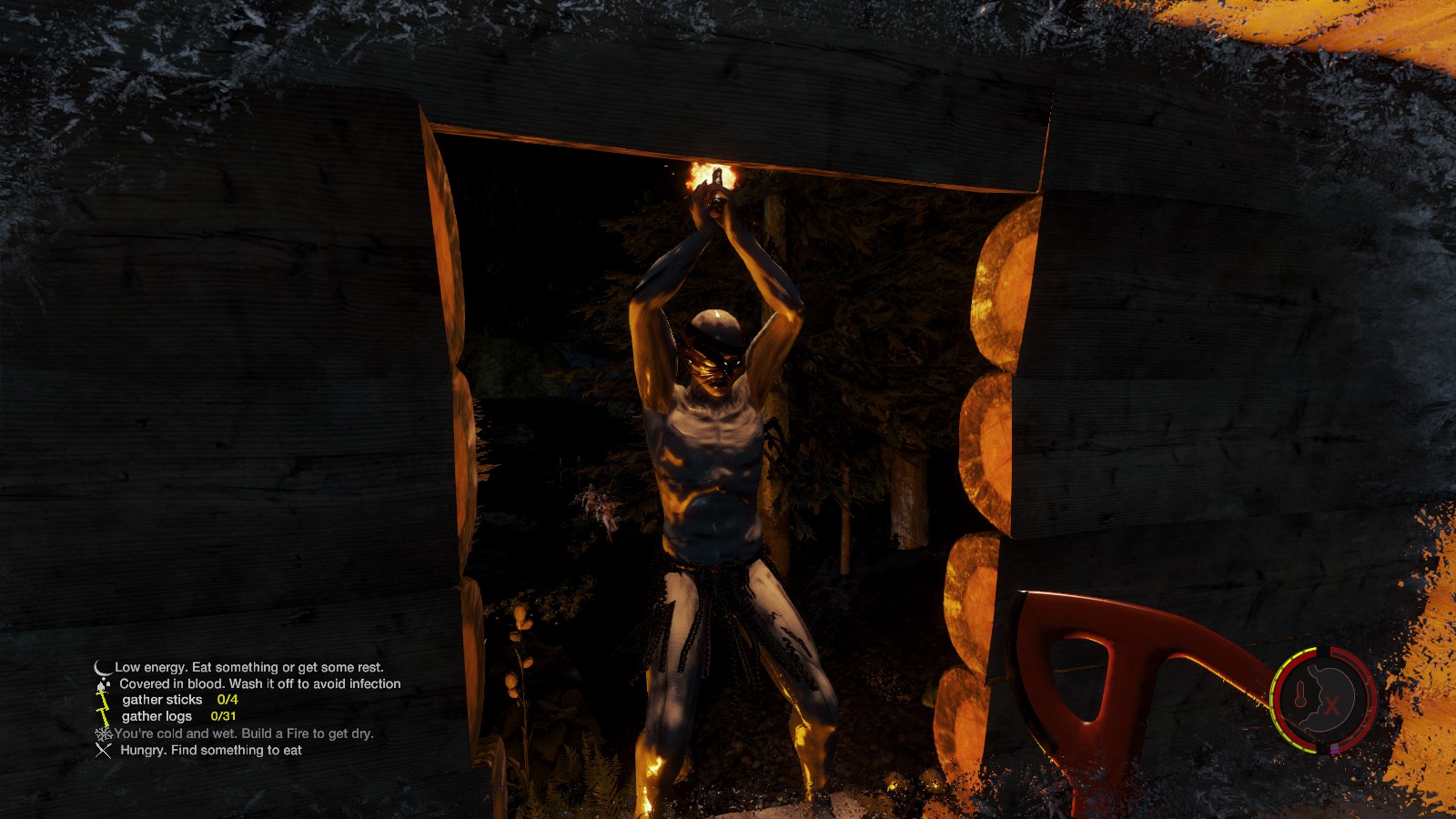Click the cold and wet warning

[x=243, y=733]
